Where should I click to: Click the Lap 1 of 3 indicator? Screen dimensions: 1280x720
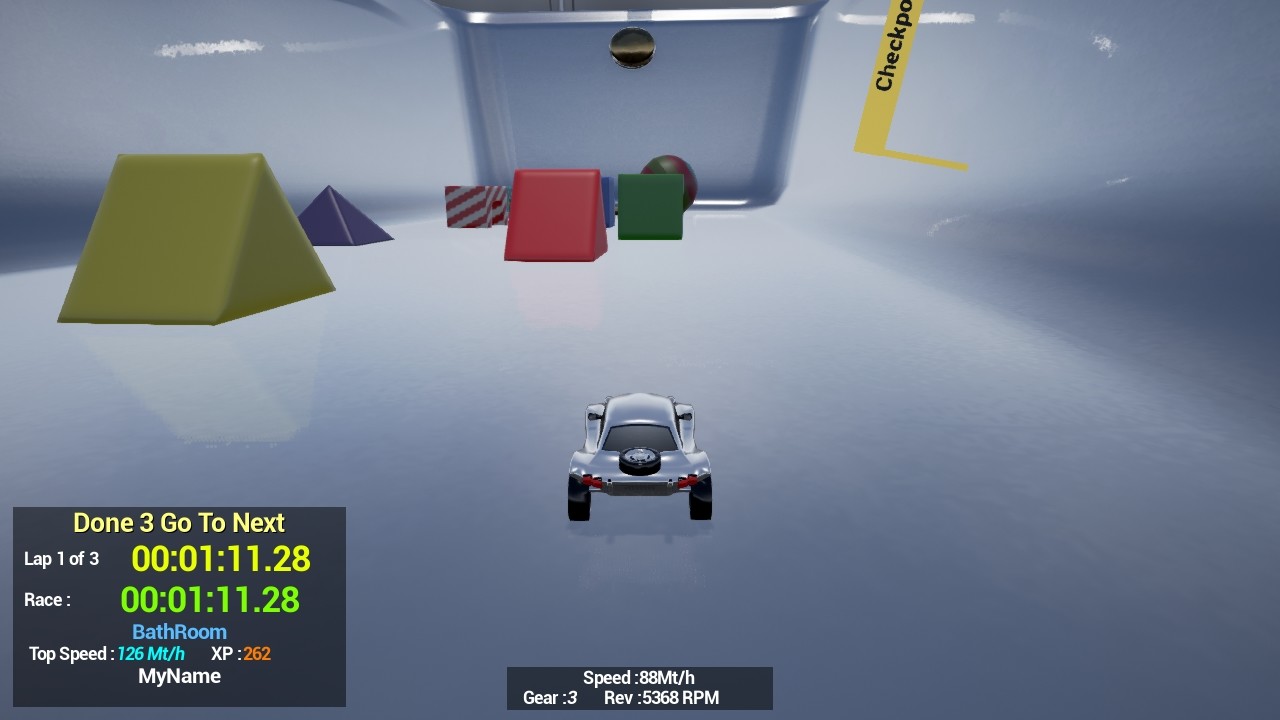pos(62,559)
